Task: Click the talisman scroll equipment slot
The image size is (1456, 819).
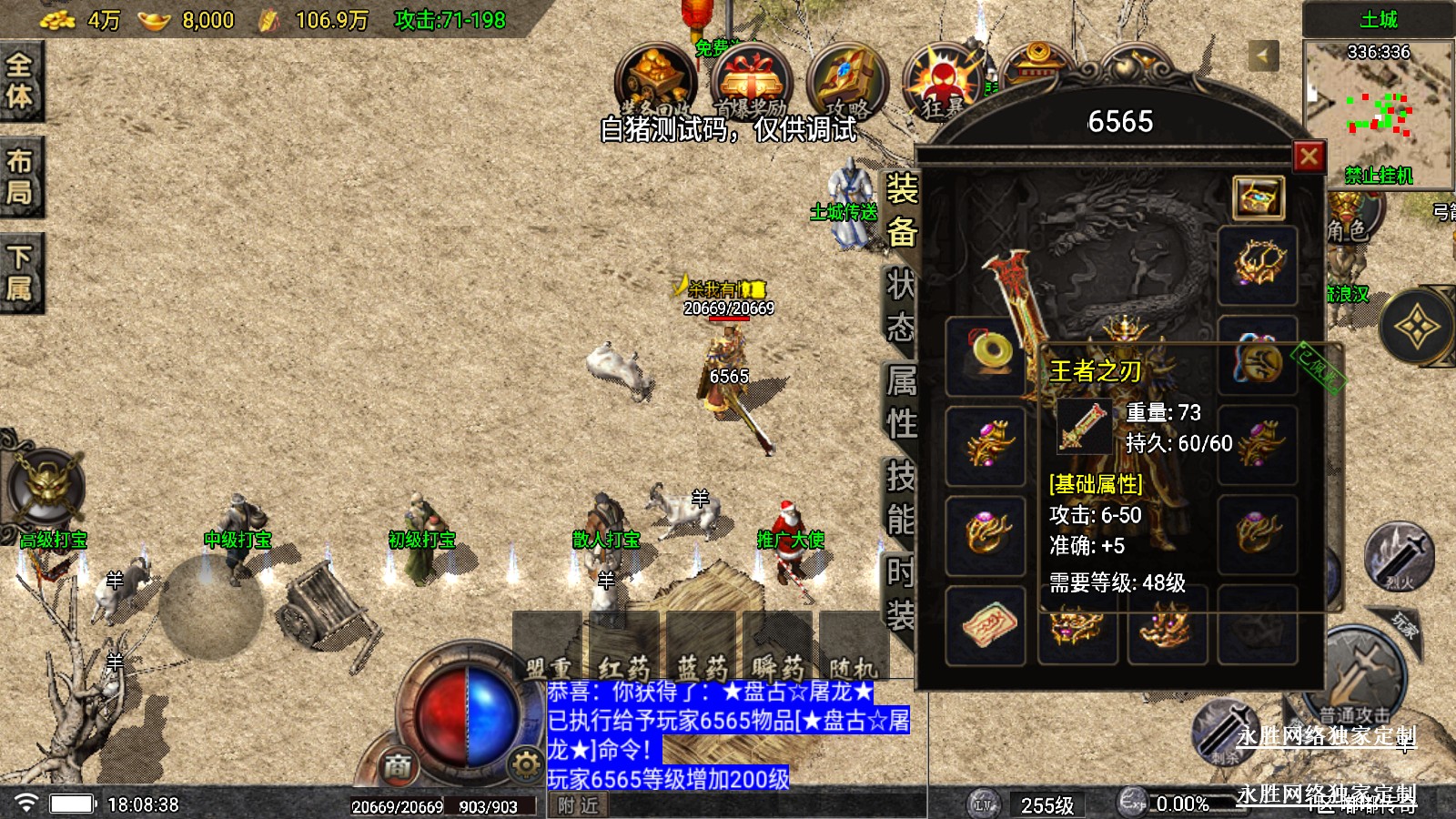Action: pyautogui.click(x=986, y=626)
